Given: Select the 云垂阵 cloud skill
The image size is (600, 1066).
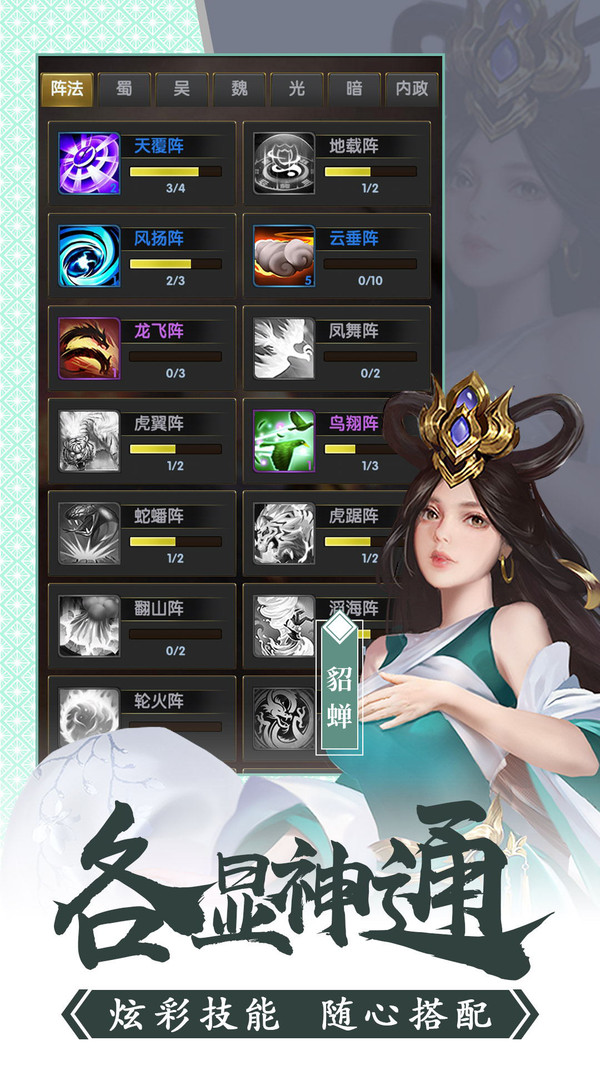Looking at the screenshot, I should click(337, 256).
